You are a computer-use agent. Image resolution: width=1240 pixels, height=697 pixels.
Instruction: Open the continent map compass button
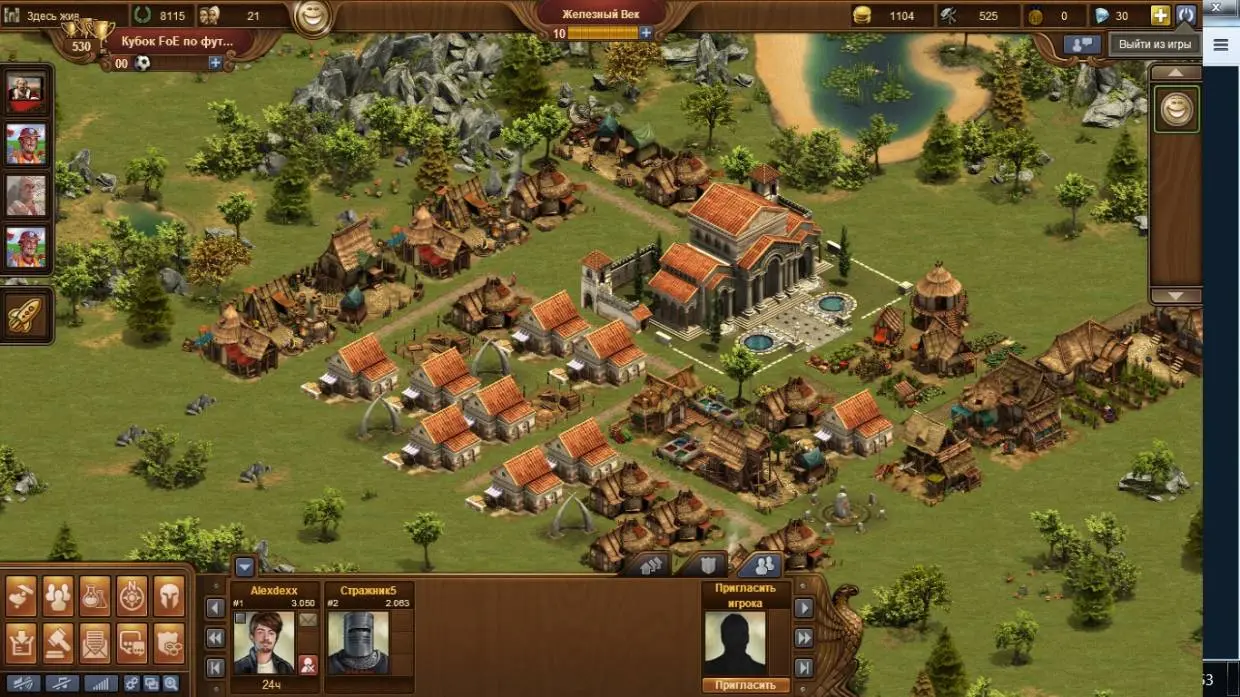click(132, 596)
